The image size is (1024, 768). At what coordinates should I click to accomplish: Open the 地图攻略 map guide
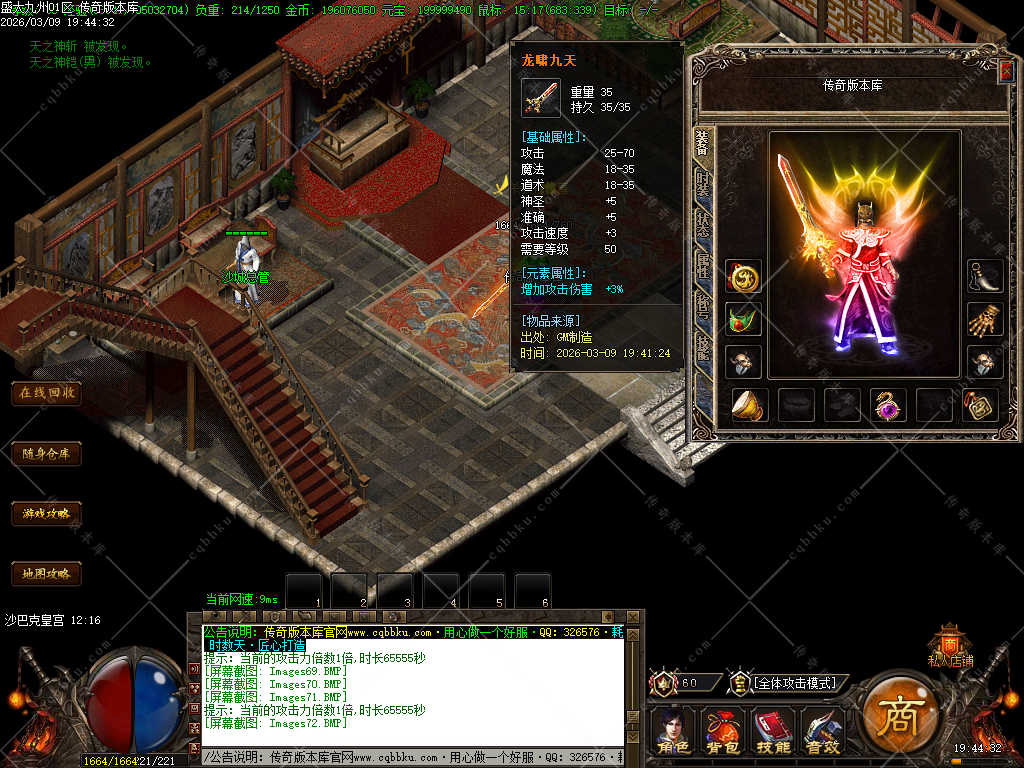(46, 574)
